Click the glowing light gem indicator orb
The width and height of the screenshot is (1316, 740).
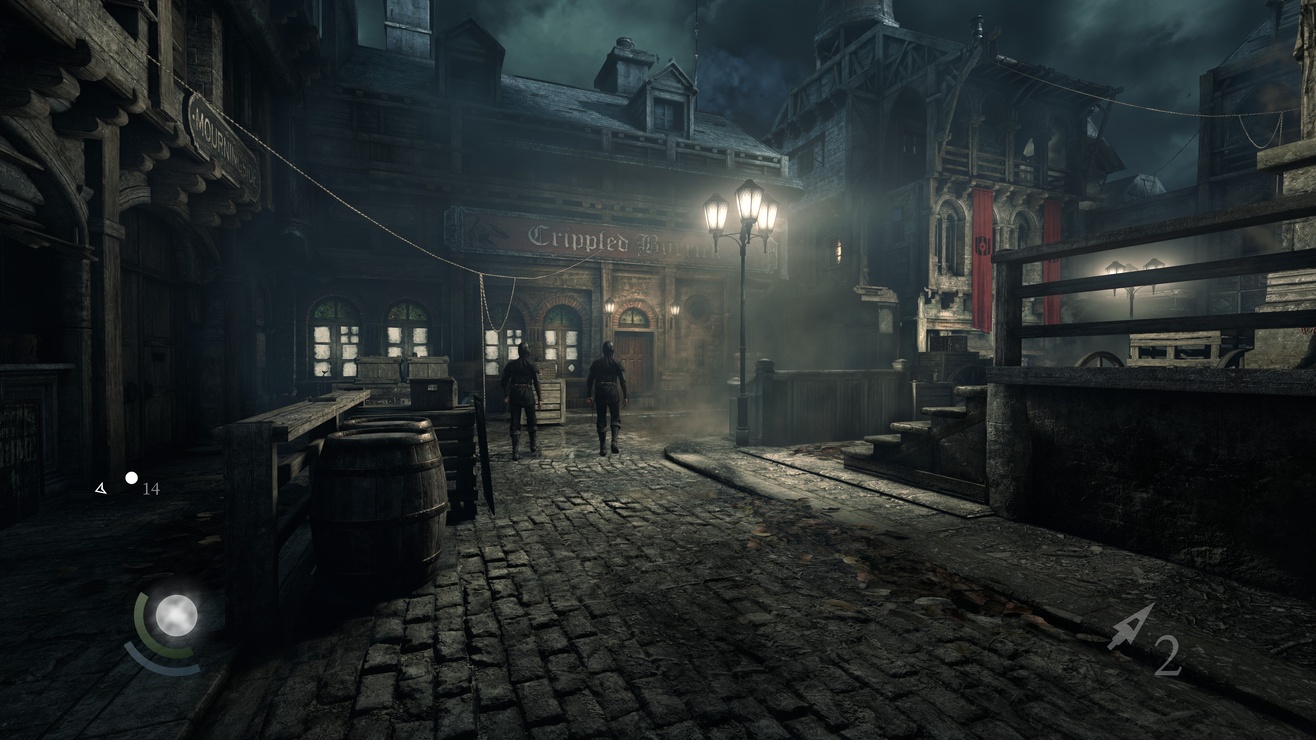[x=176, y=615]
